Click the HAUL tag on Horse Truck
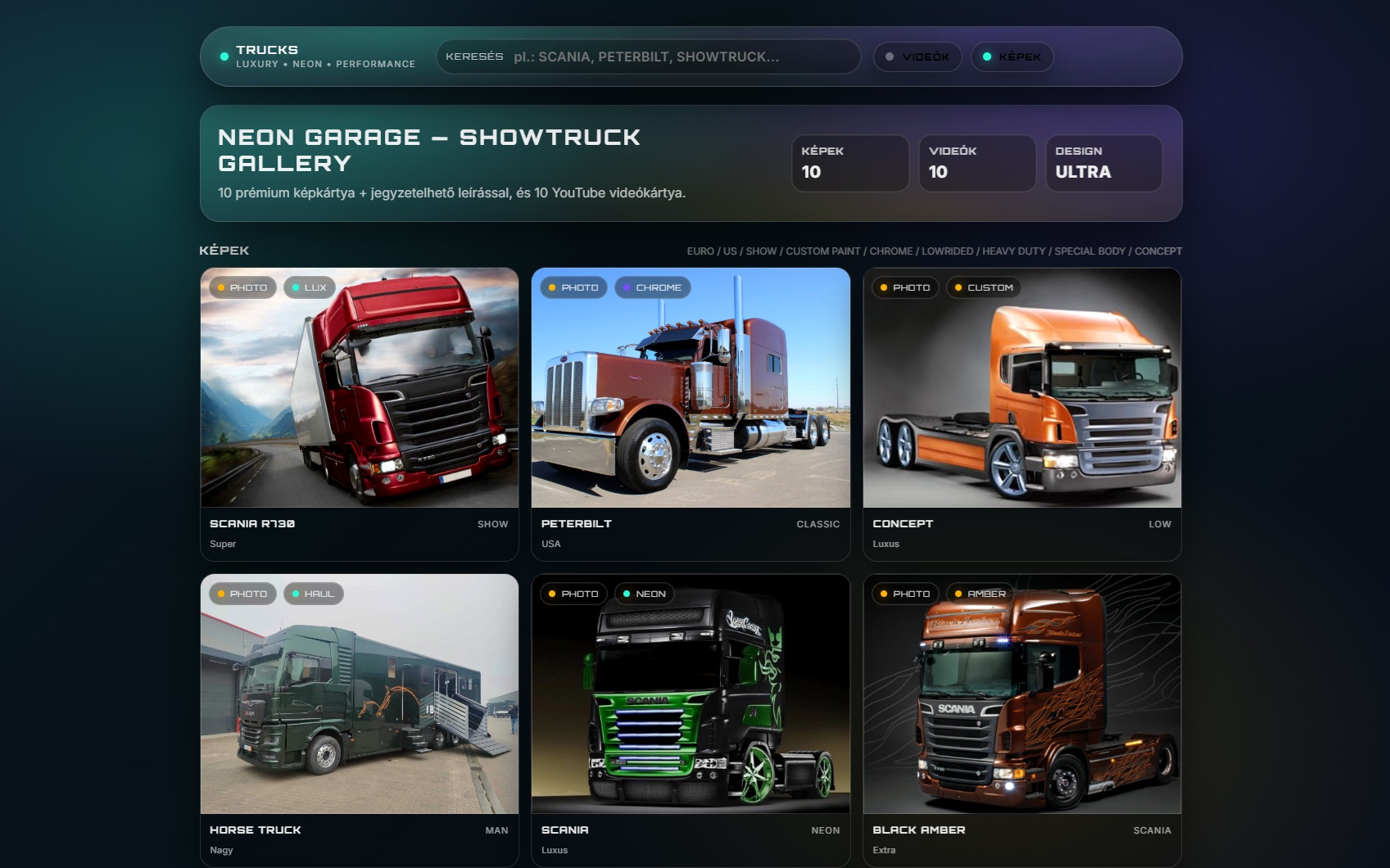 [313, 594]
